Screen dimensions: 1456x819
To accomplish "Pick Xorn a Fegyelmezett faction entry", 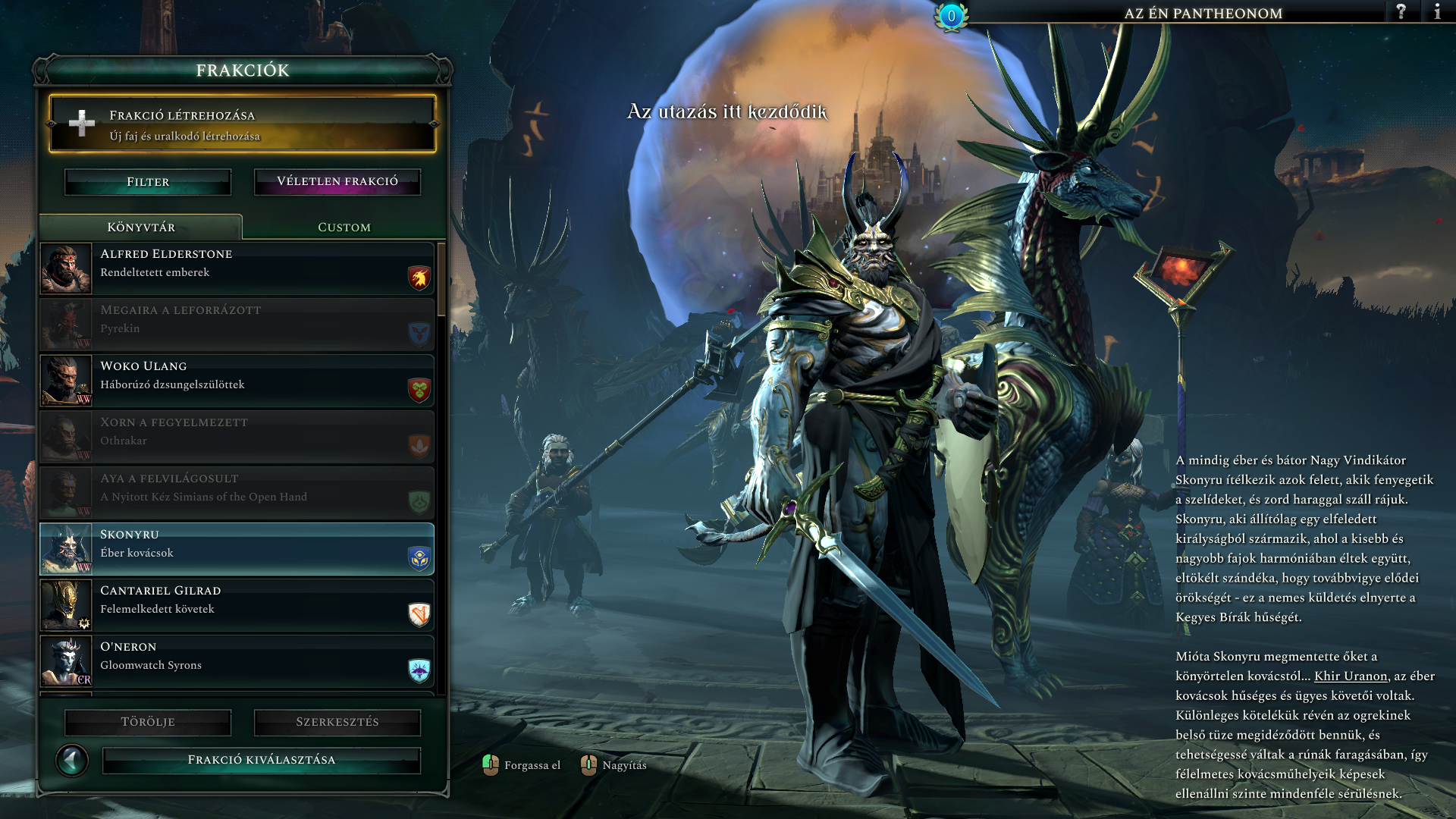I will click(x=237, y=437).
